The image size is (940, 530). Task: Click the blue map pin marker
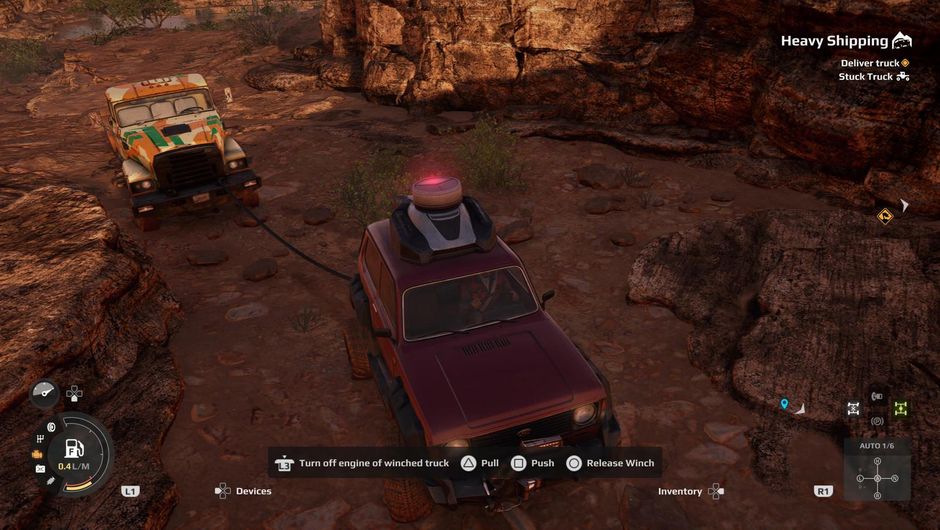point(785,404)
